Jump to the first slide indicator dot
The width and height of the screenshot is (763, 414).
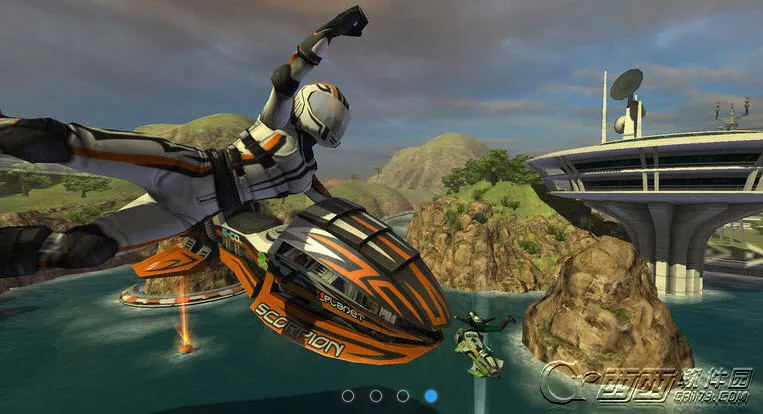tap(348, 396)
